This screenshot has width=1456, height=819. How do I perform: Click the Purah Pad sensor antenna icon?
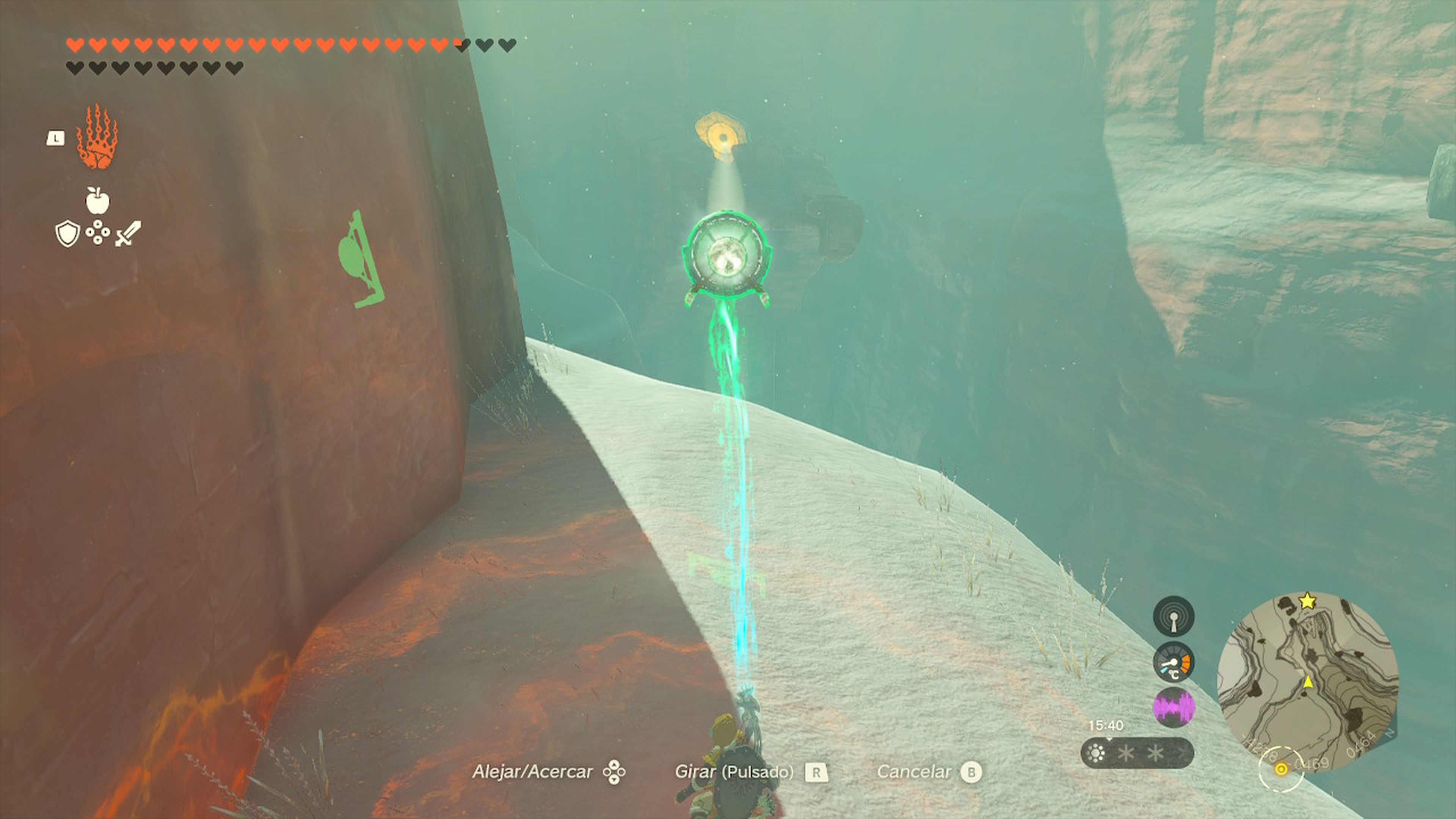1174,617
